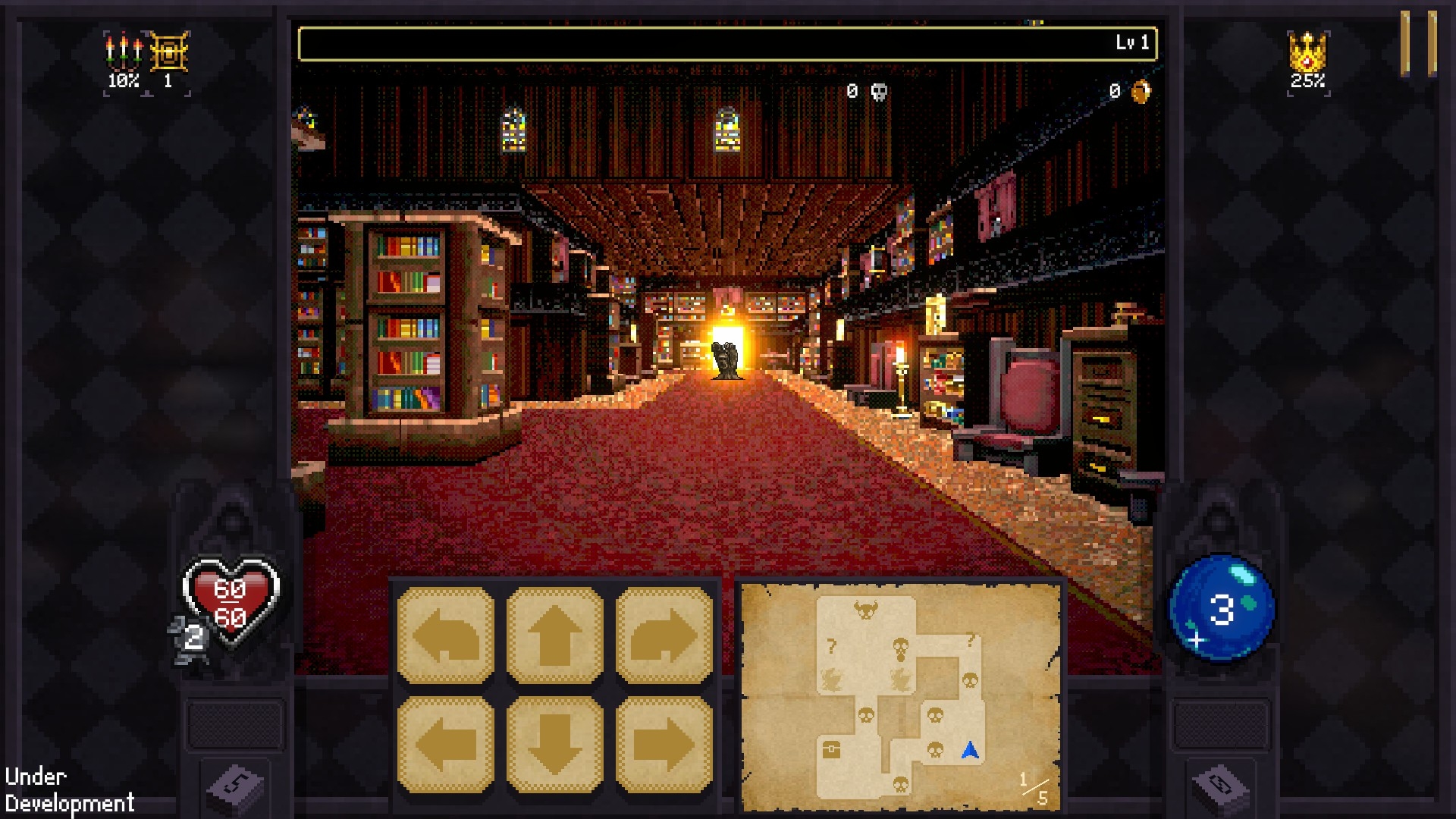Strafe right with the right arrow button
The image size is (1456, 819).
[x=664, y=745]
